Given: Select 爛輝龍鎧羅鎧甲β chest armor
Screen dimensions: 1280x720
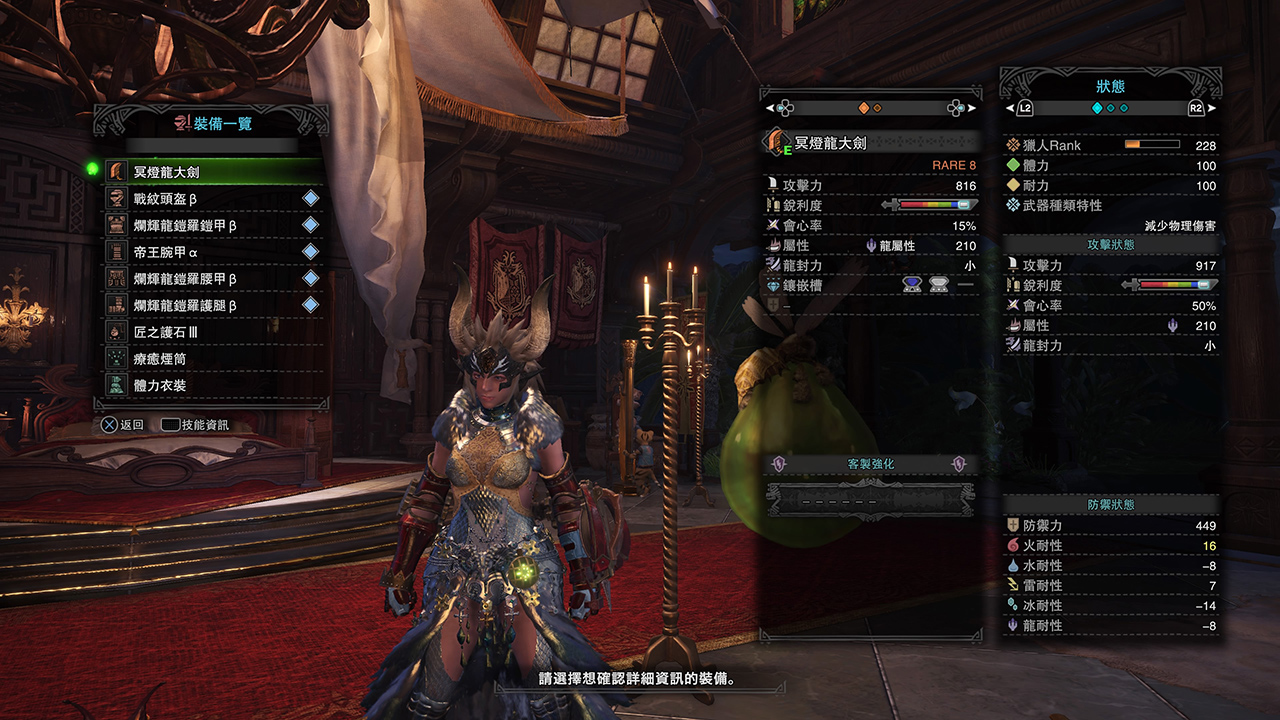Looking at the screenshot, I should [x=210, y=225].
